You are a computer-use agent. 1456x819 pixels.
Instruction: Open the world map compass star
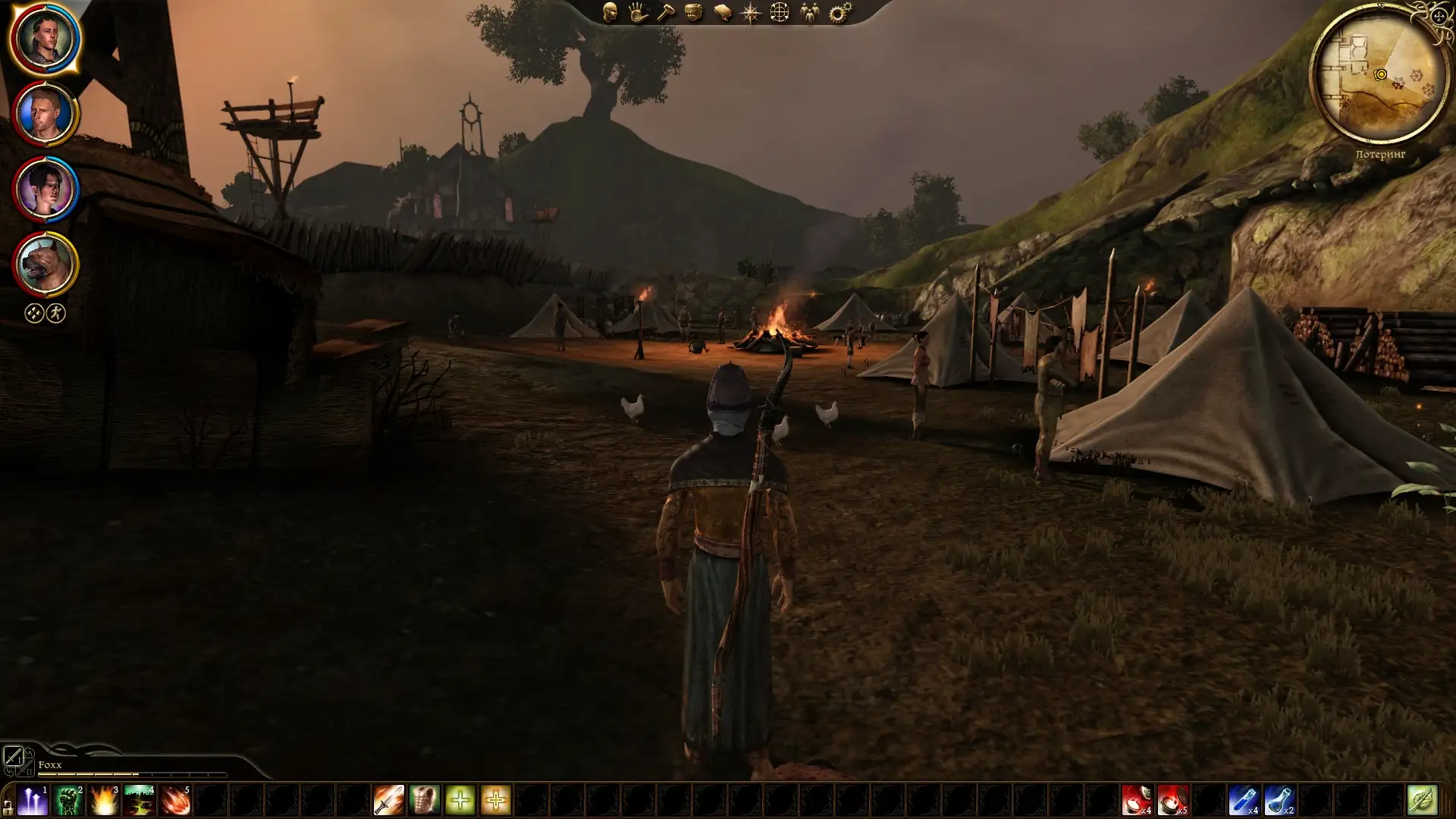(750, 13)
